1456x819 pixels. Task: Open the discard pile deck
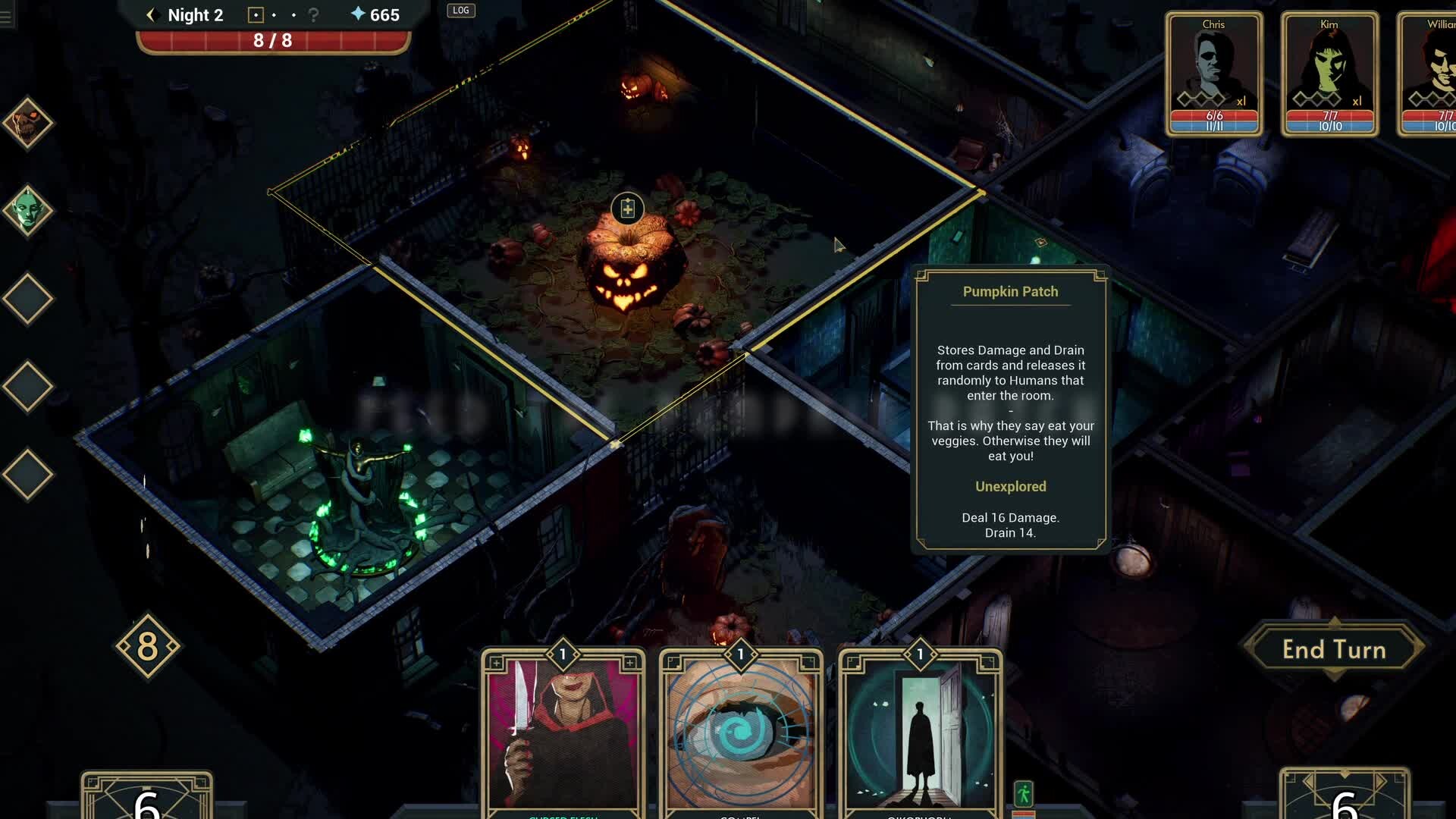coord(1344,796)
